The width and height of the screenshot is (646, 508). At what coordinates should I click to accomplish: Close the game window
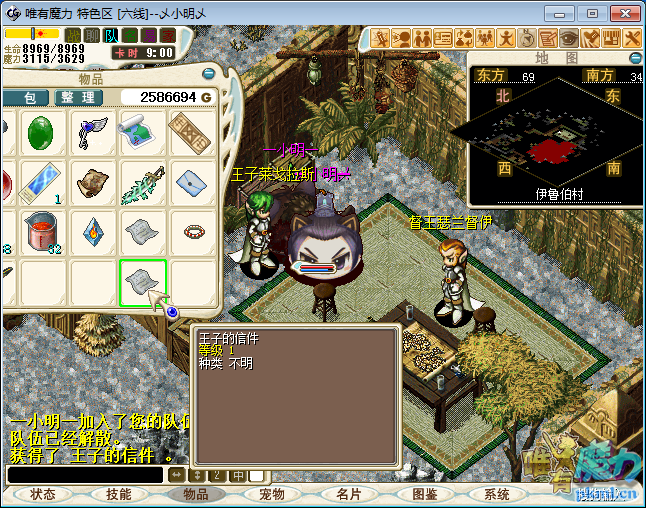625,13
